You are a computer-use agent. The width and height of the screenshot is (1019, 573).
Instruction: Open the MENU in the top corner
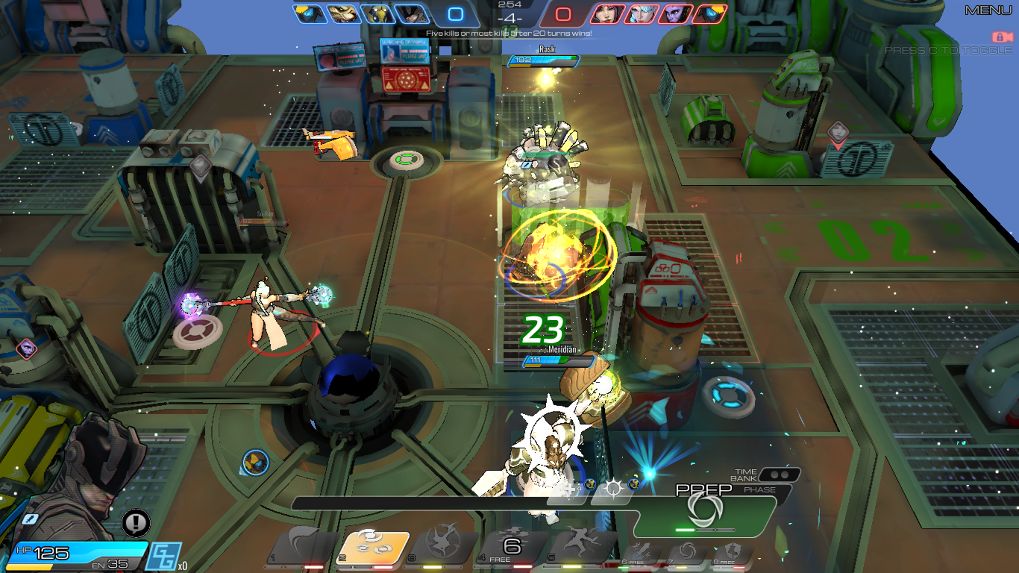pos(988,10)
